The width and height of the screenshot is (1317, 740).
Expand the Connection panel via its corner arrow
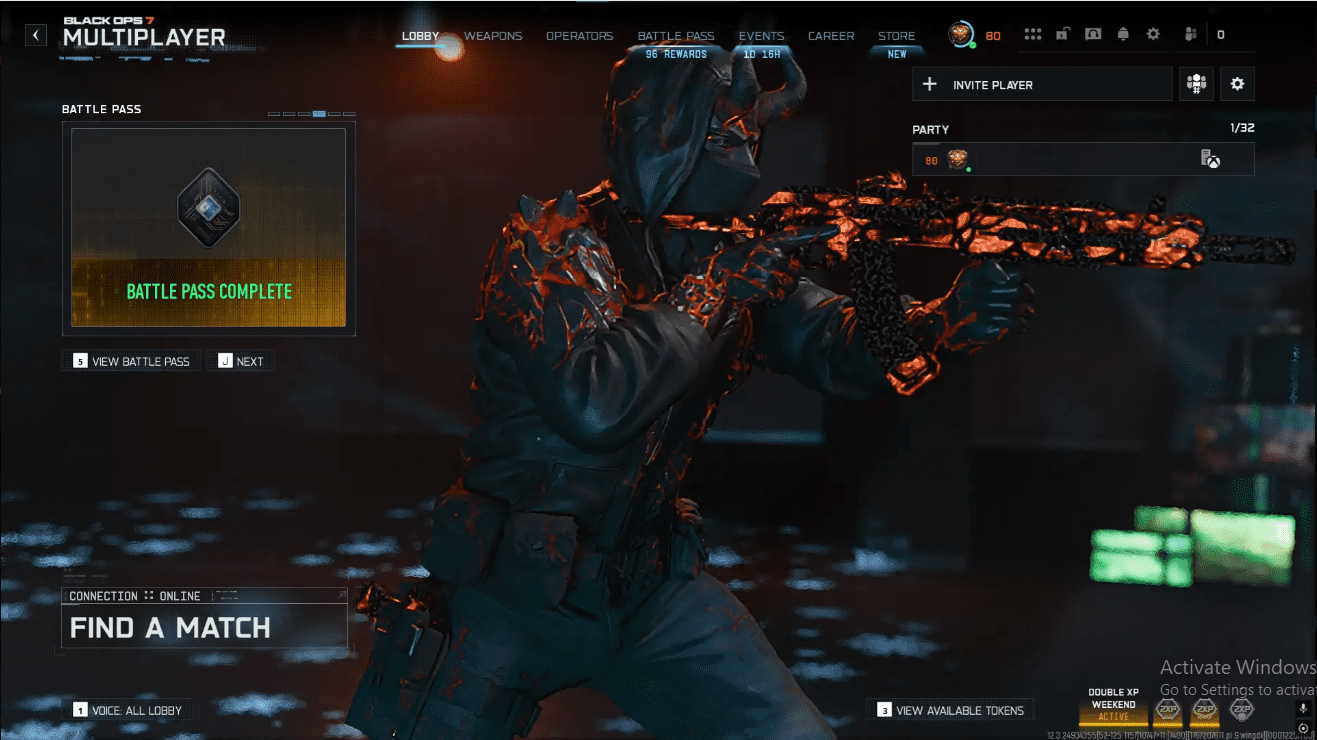pyautogui.click(x=341, y=595)
